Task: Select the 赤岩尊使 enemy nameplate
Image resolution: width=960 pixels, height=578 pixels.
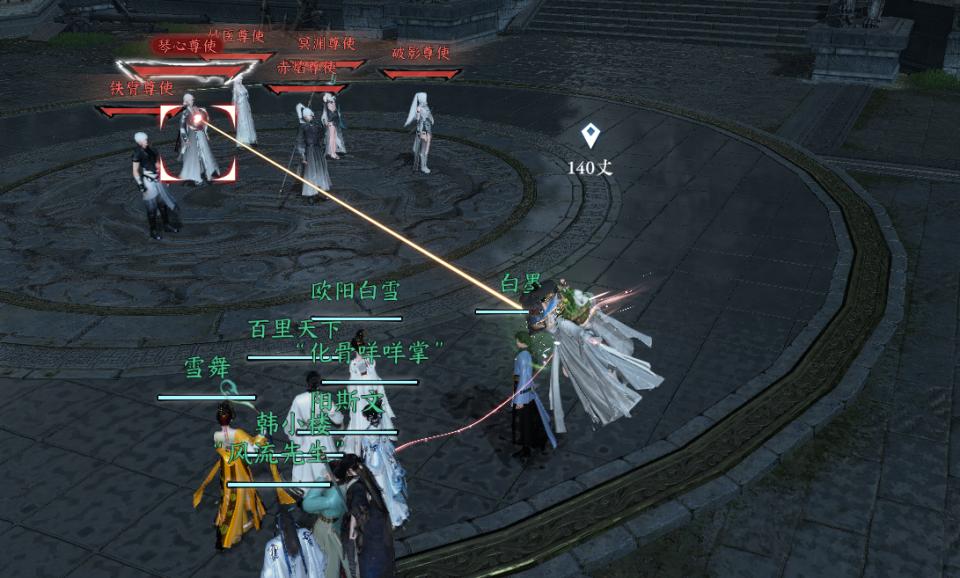Action: click(x=306, y=68)
